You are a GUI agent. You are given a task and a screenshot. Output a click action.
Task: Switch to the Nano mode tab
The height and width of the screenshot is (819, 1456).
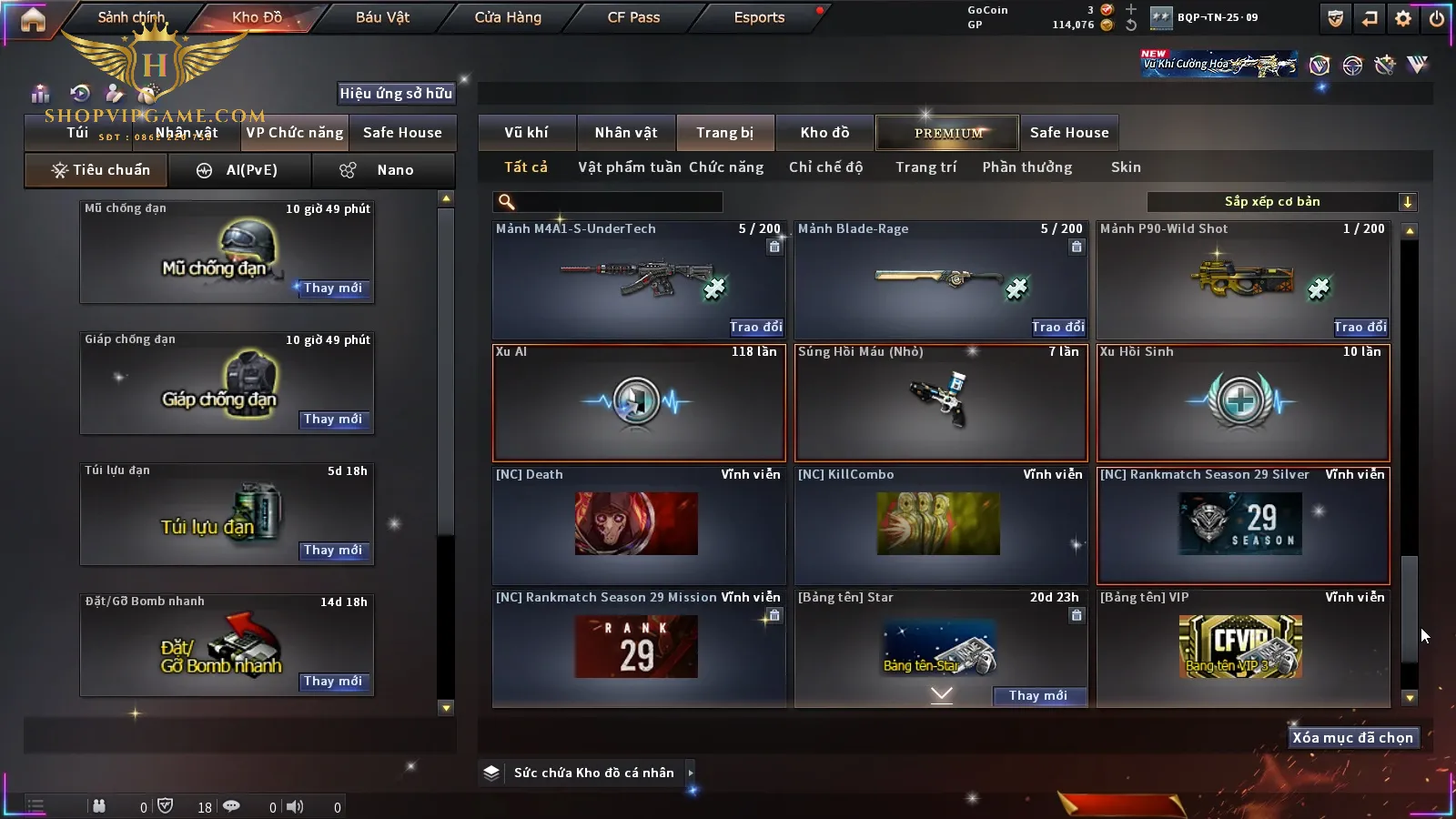(383, 170)
